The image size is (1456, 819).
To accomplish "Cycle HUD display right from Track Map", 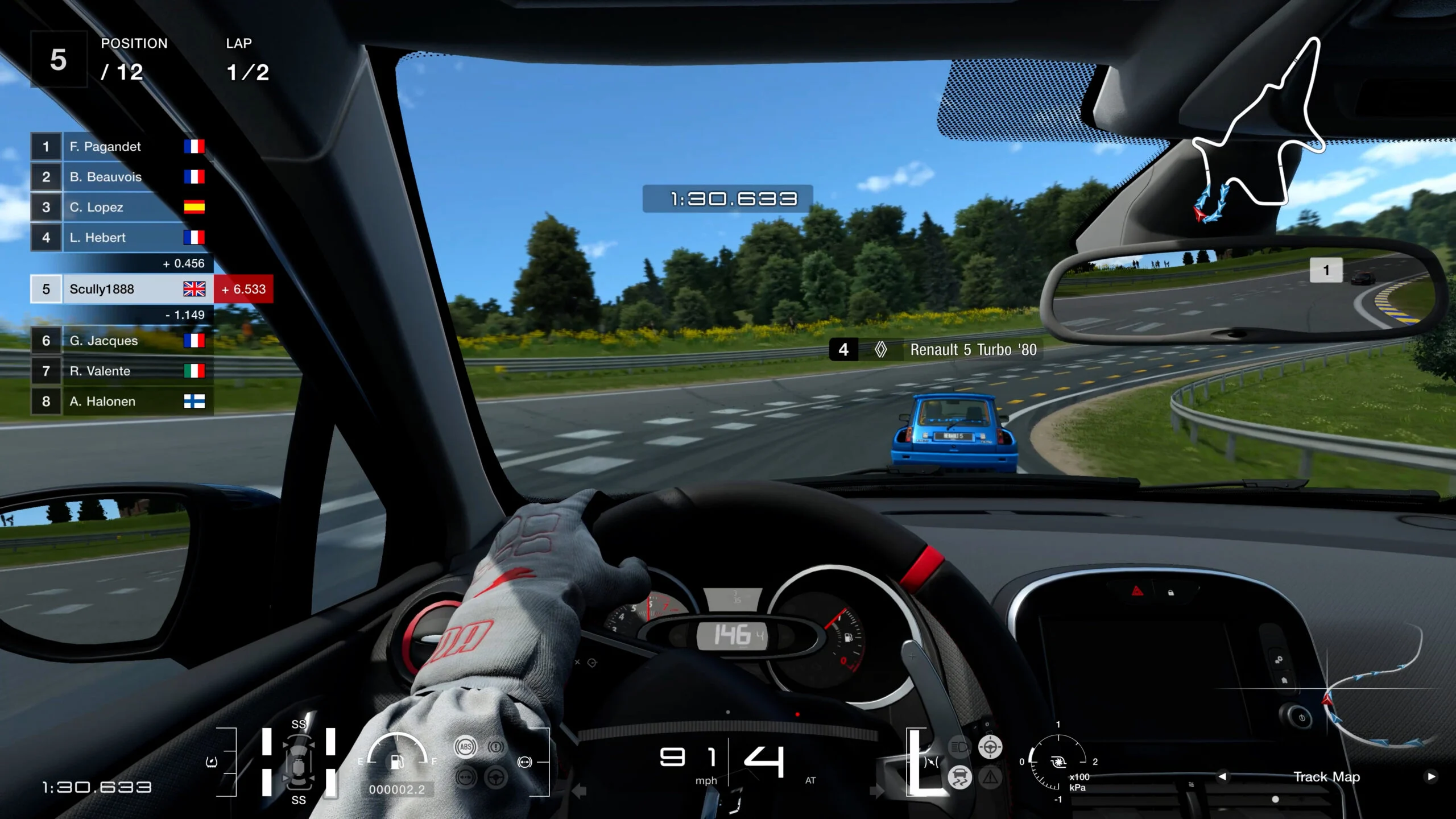I will [1431, 776].
